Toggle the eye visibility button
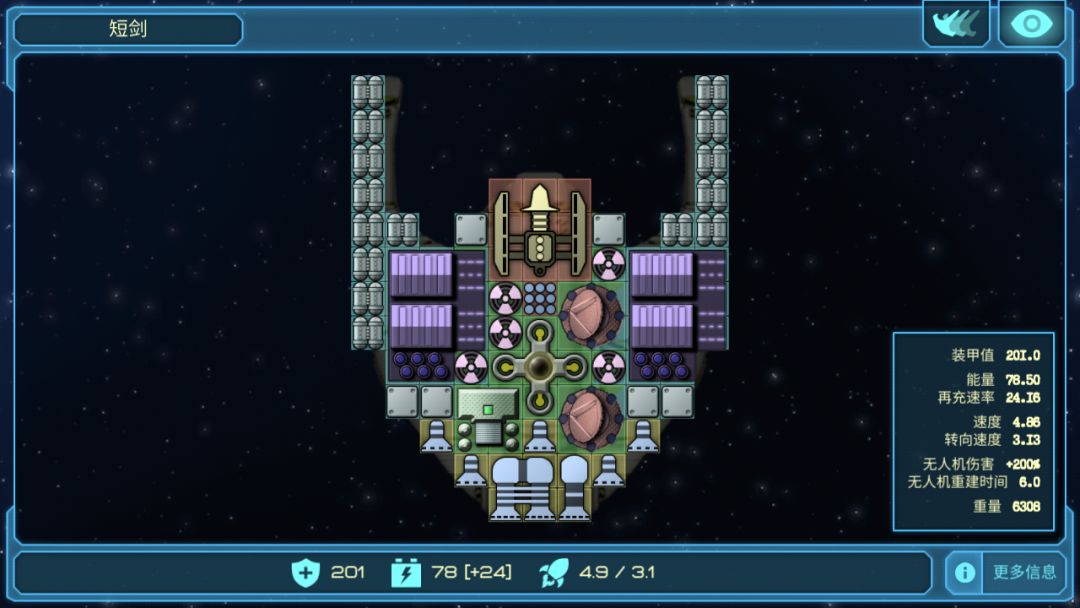Image resolution: width=1080 pixels, height=608 pixels. (1031, 24)
